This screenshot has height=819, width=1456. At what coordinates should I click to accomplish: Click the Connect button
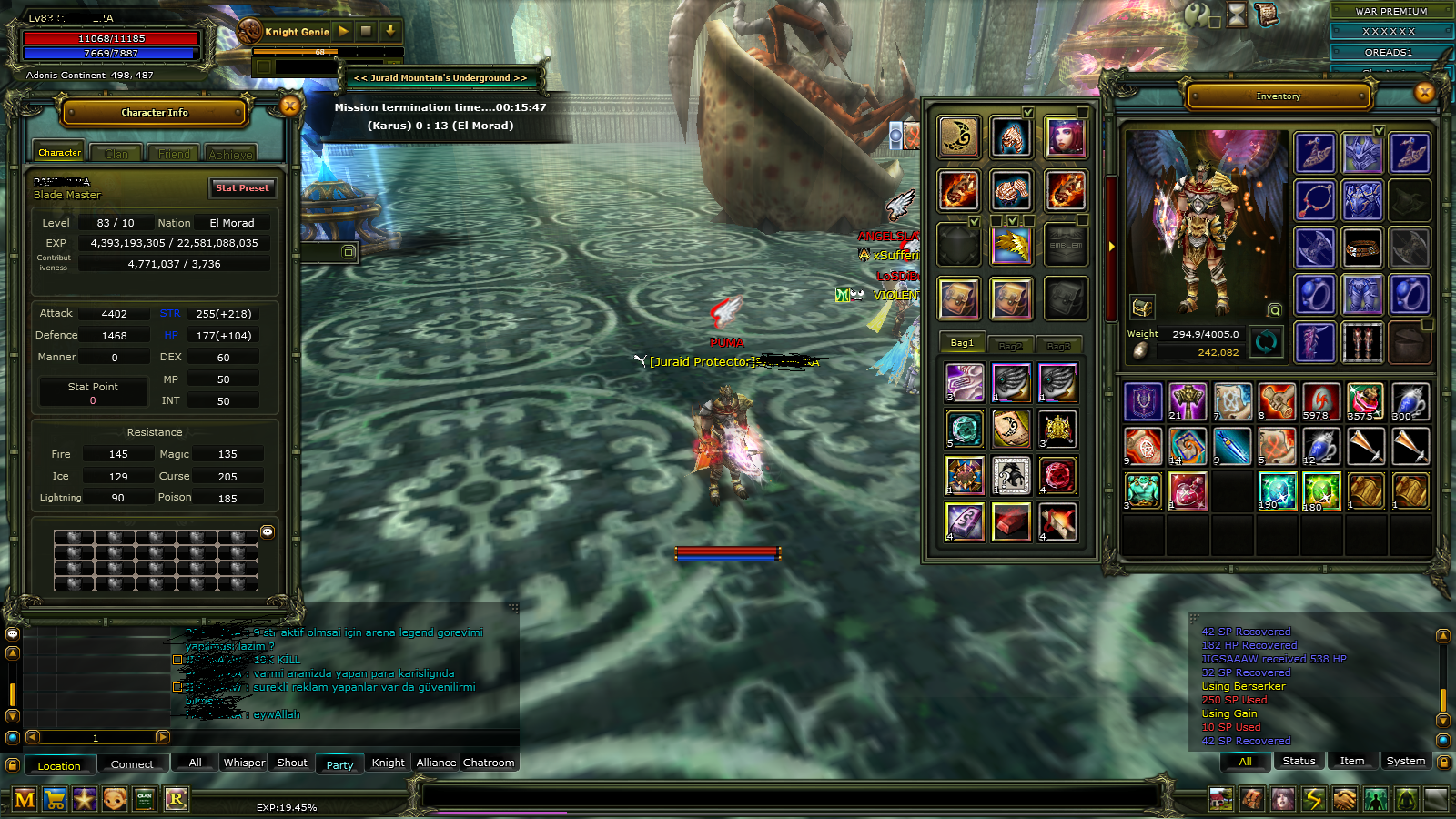coord(132,764)
